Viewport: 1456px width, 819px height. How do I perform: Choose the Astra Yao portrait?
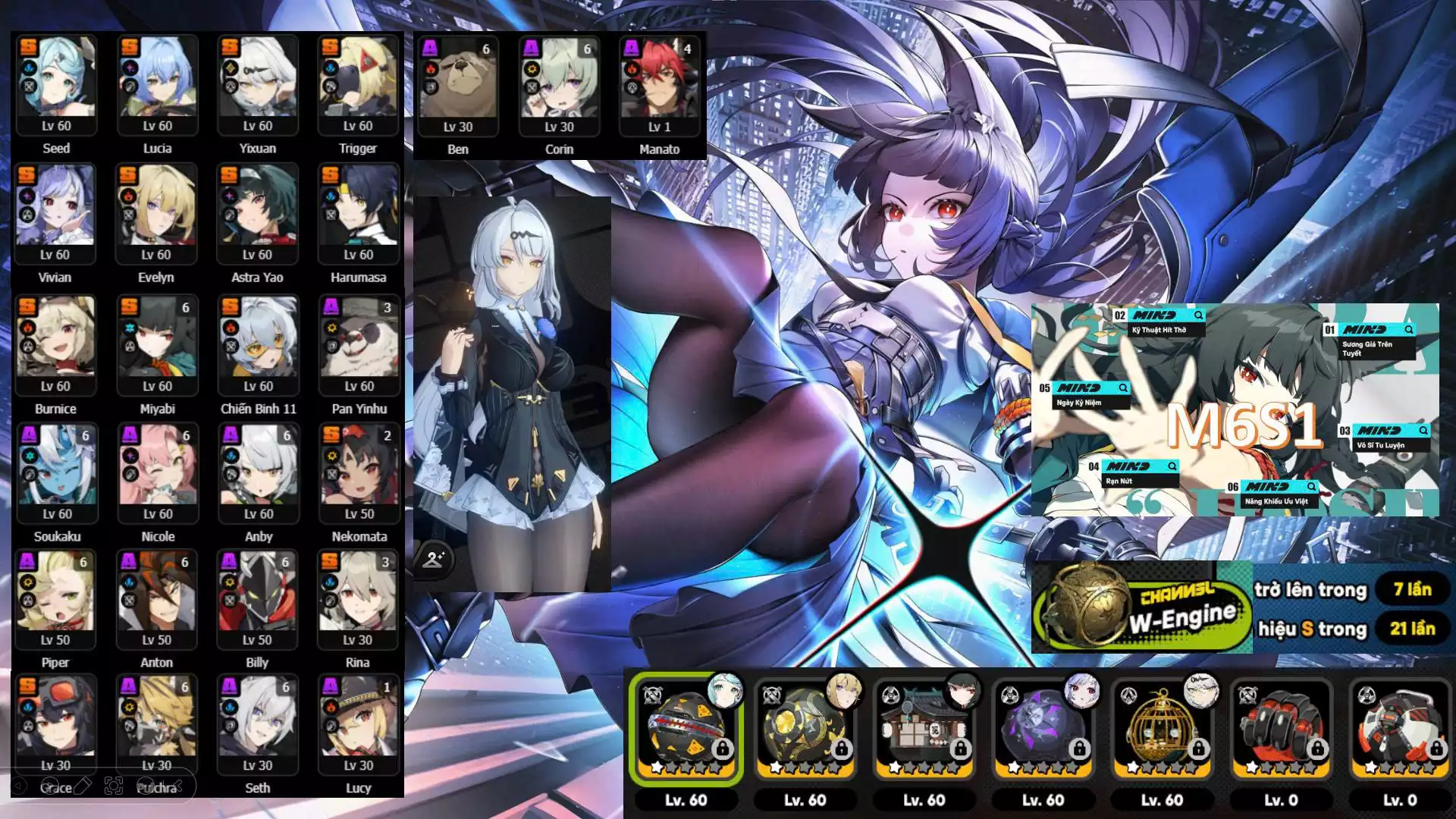coord(257,214)
